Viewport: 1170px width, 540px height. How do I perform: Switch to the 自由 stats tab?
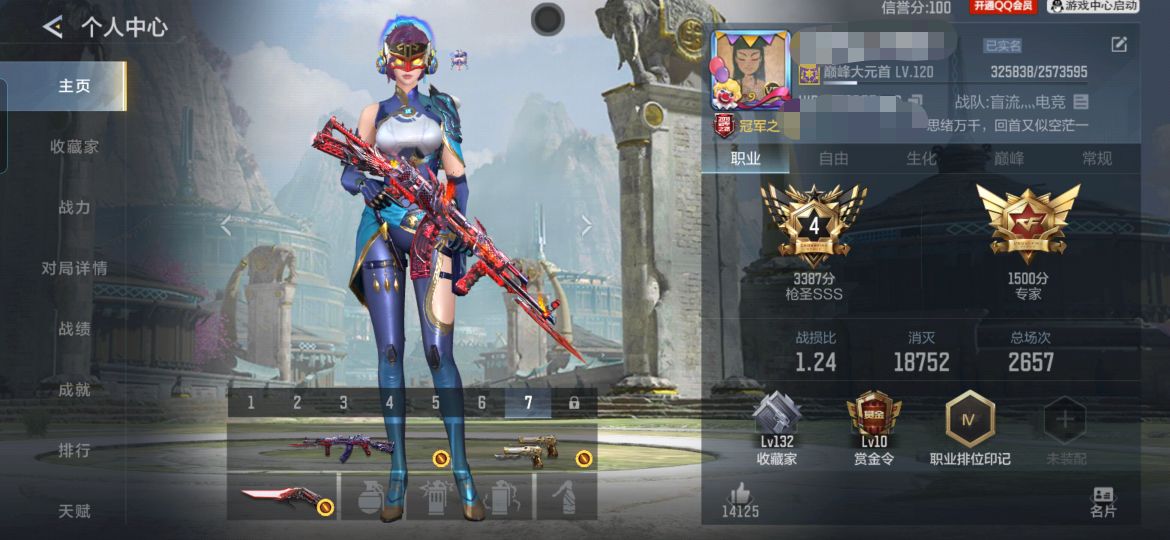(x=833, y=158)
